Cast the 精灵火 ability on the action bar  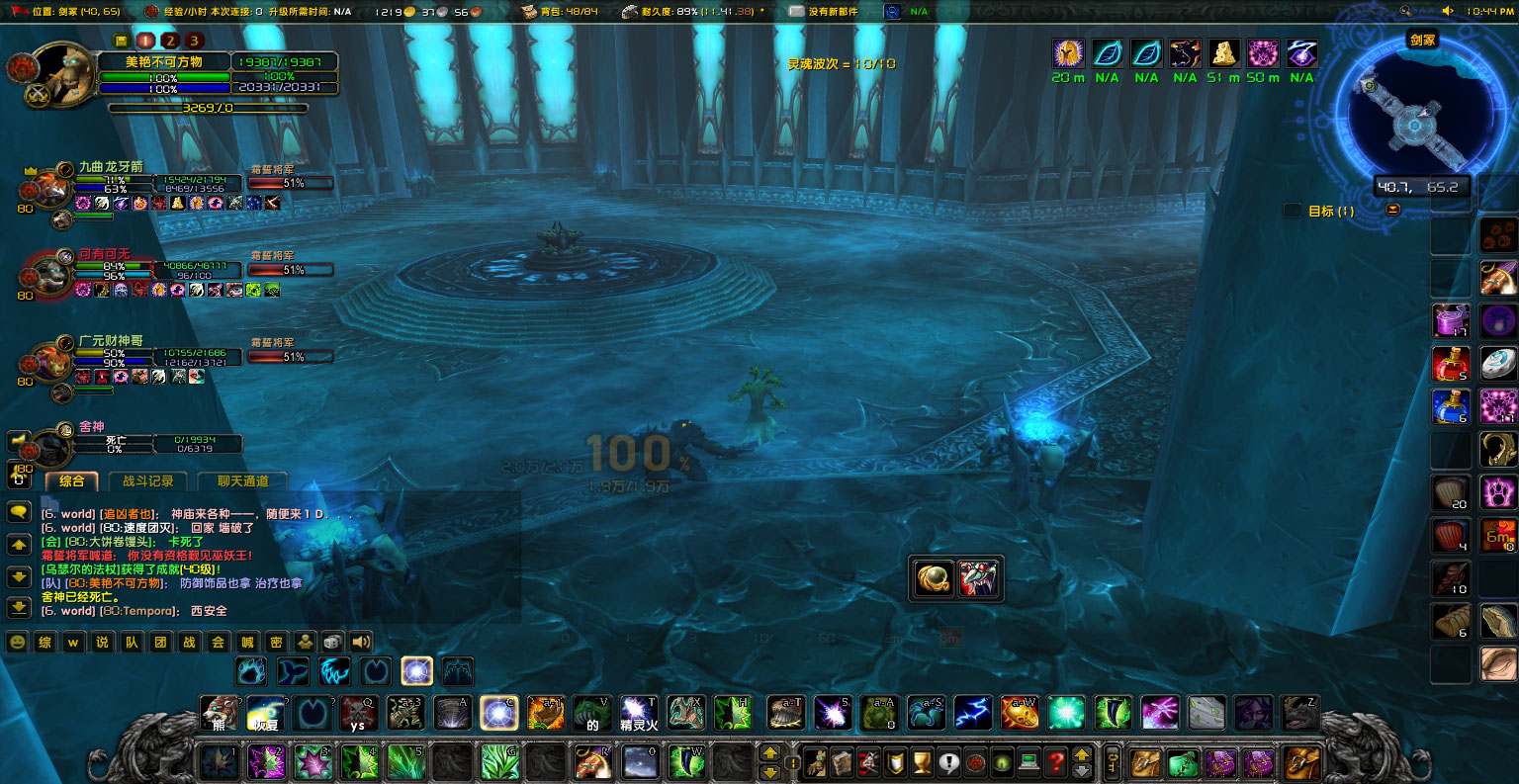[639, 713]
